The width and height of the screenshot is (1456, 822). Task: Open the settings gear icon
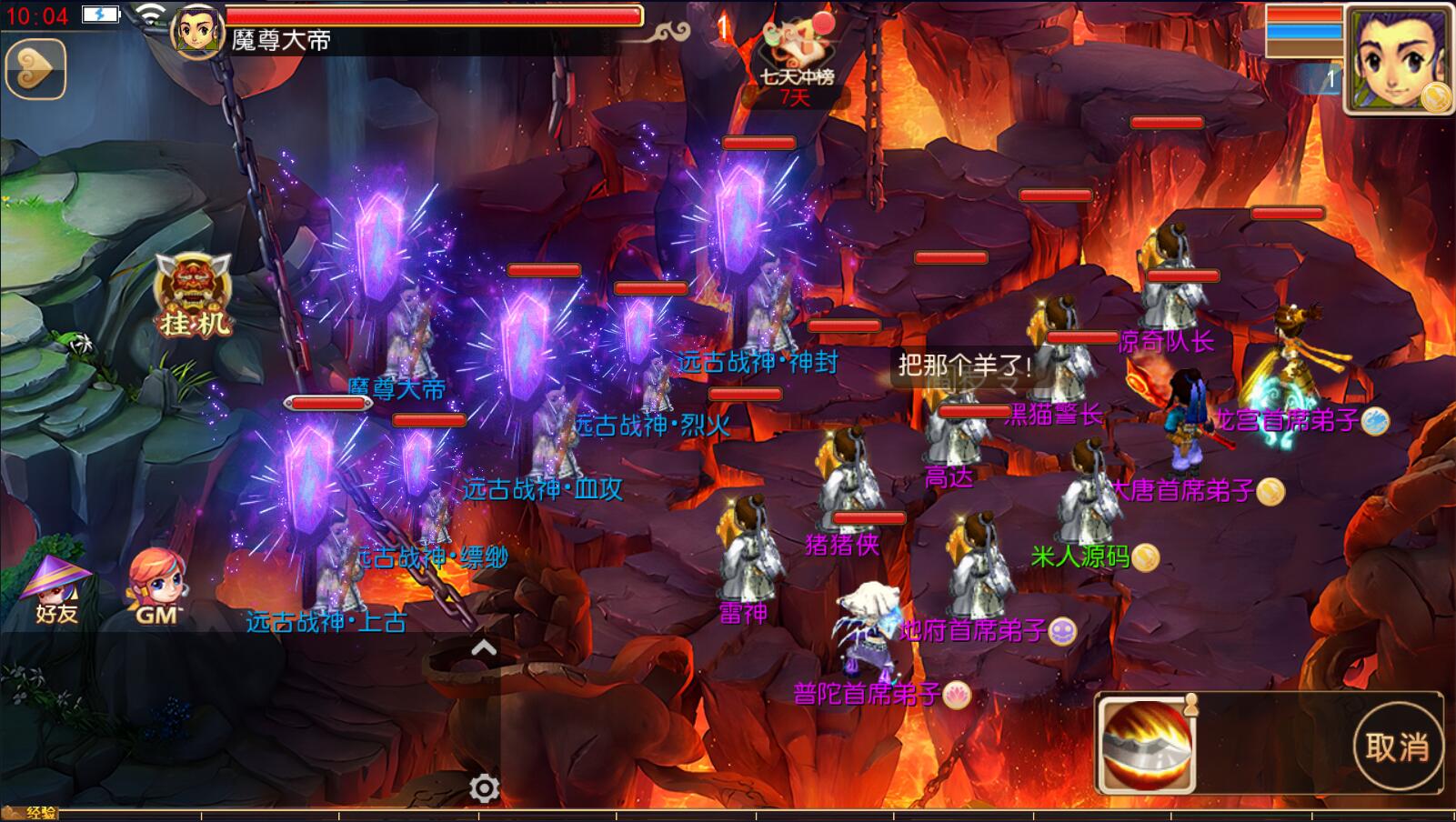click(x=484, y=787)
